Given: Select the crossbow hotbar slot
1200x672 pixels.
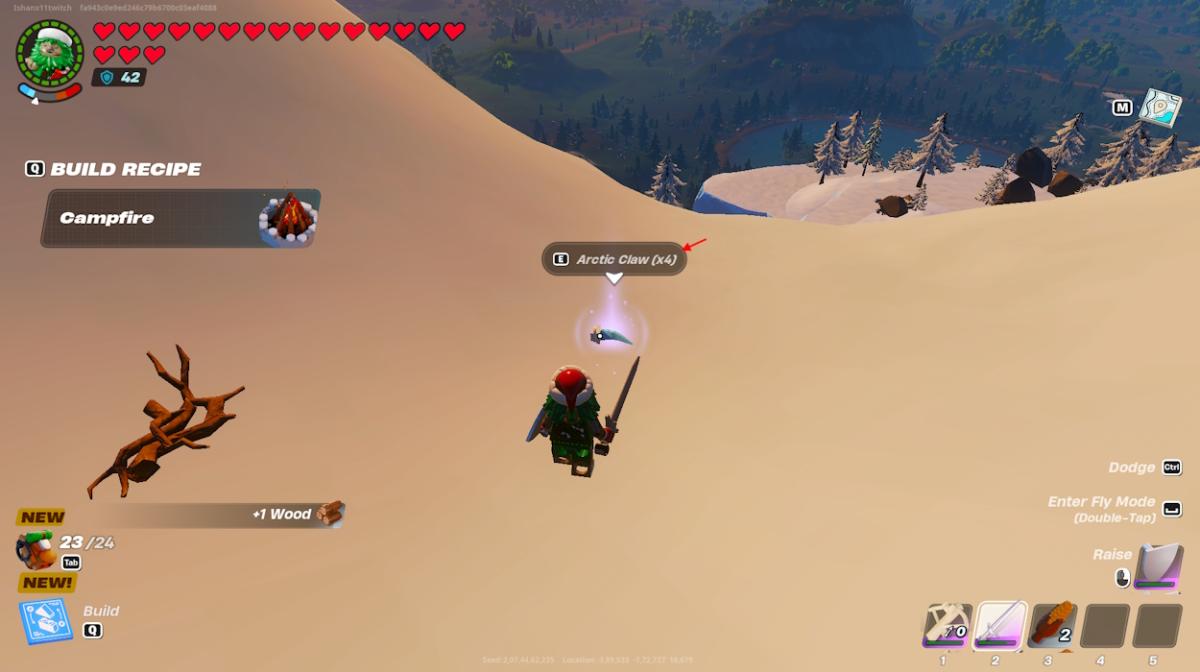Looking at the screenshot, I should pyautogui.click(x=945, y=626).
